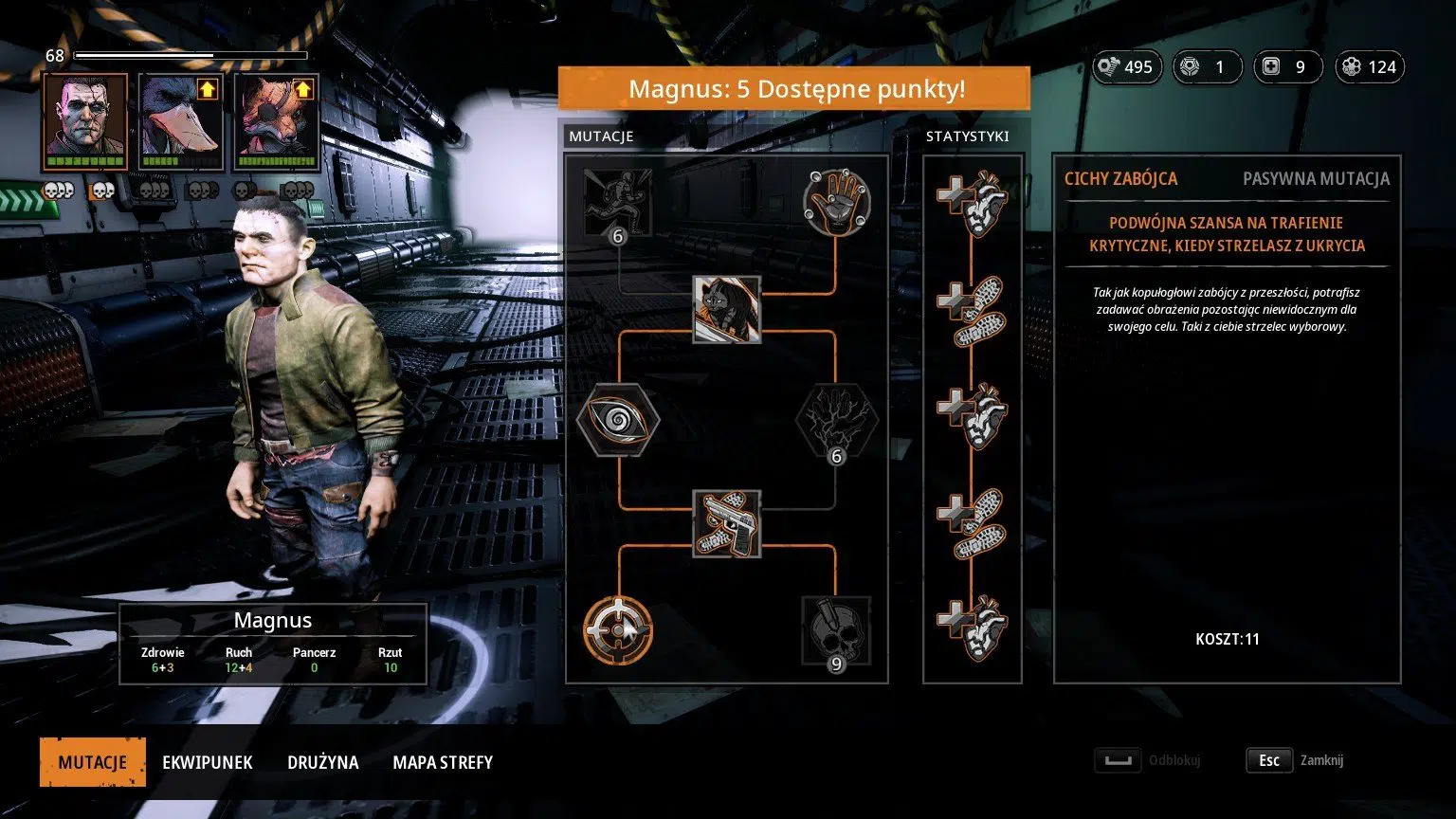Pick the tree roots mutation costing 6
Viewport: 1456px width, 819px height.
point(836,418)
